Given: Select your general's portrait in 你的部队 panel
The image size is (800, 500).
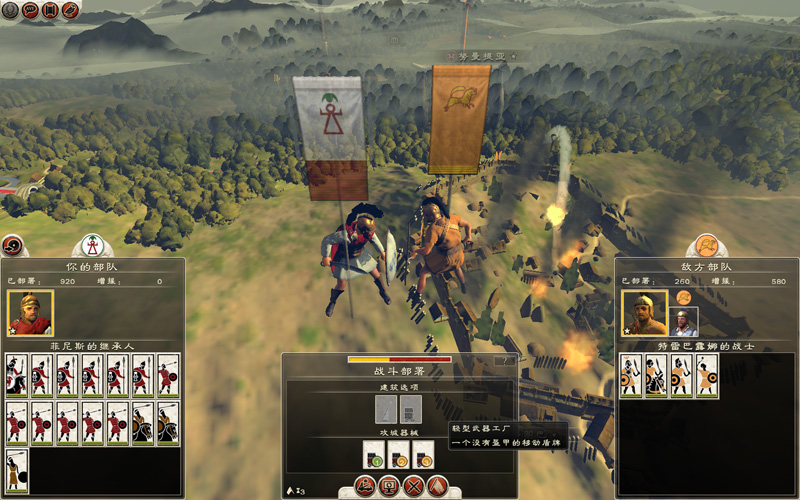Looking at the screenshot, I should pos(29,313).
